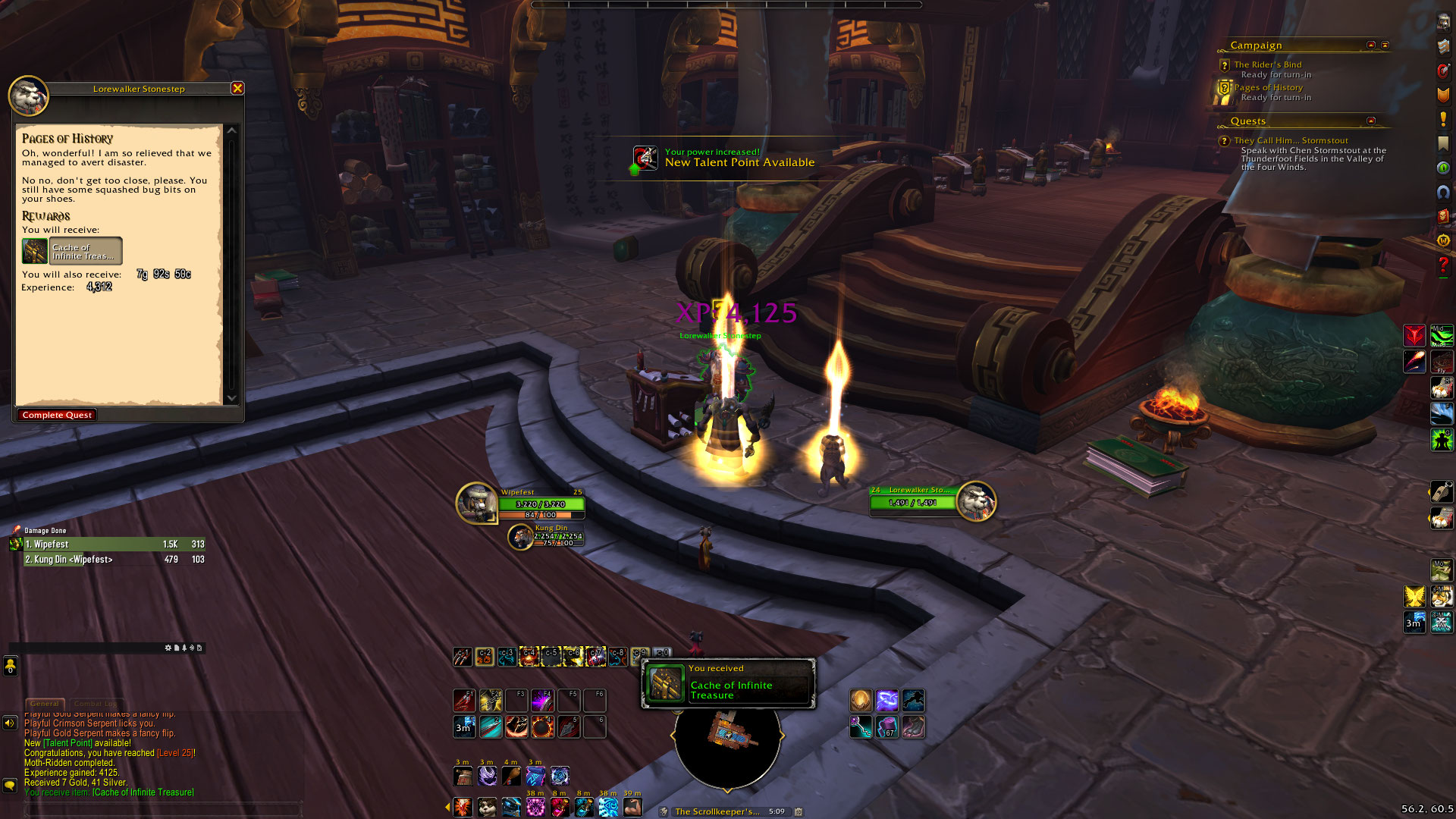Image resolution: width=1456 pixels, height=819 pixels.
Task: Switch to the General chat tab
Action: 45,704
